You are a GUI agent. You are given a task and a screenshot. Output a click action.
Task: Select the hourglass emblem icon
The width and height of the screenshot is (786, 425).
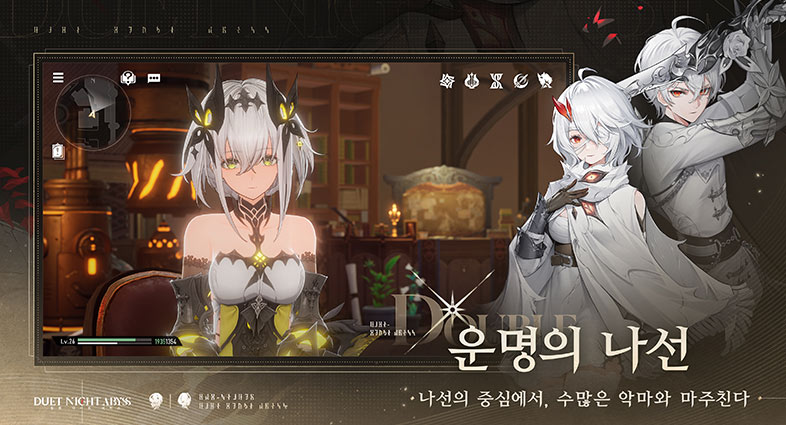[x=497, y=80]
